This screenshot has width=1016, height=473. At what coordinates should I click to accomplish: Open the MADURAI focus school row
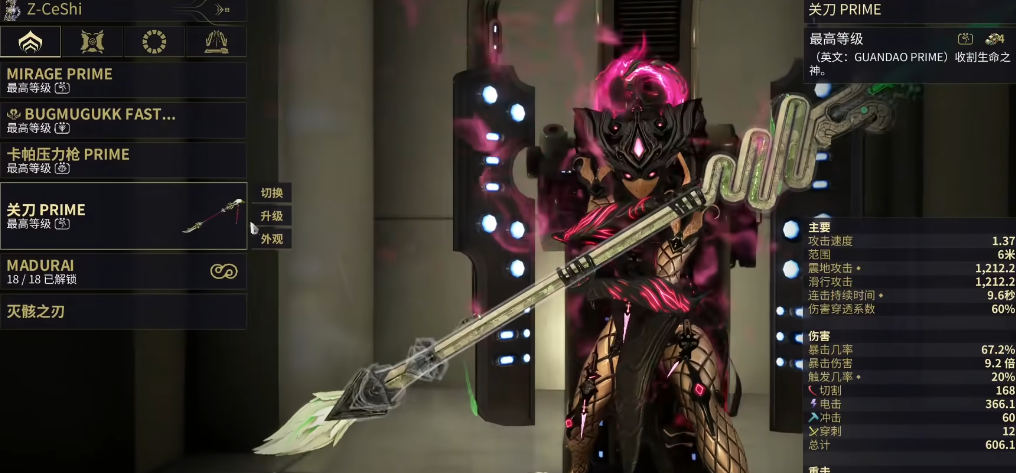123,271
